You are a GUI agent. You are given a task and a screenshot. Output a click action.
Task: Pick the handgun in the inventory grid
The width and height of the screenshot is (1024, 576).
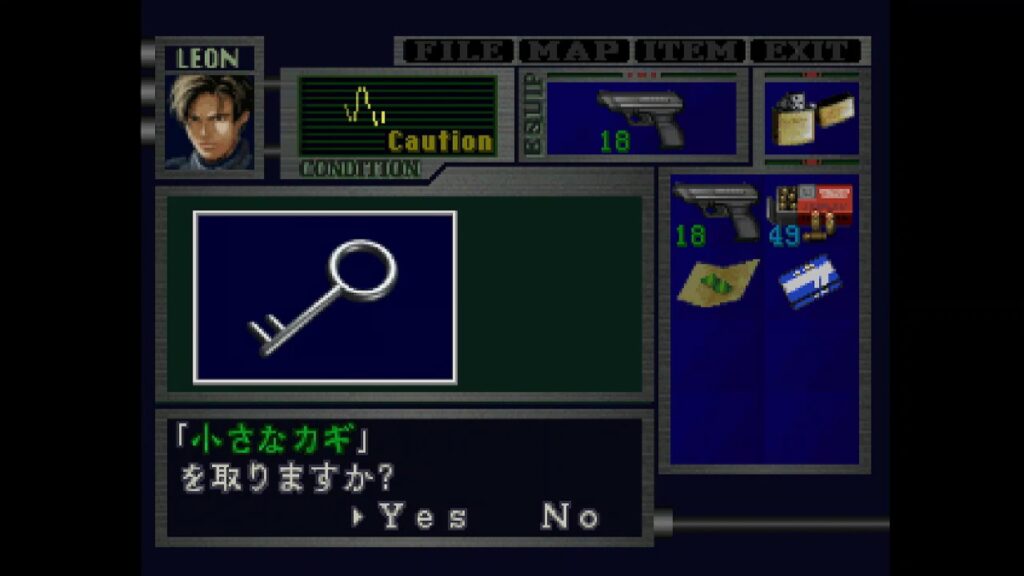715,212
